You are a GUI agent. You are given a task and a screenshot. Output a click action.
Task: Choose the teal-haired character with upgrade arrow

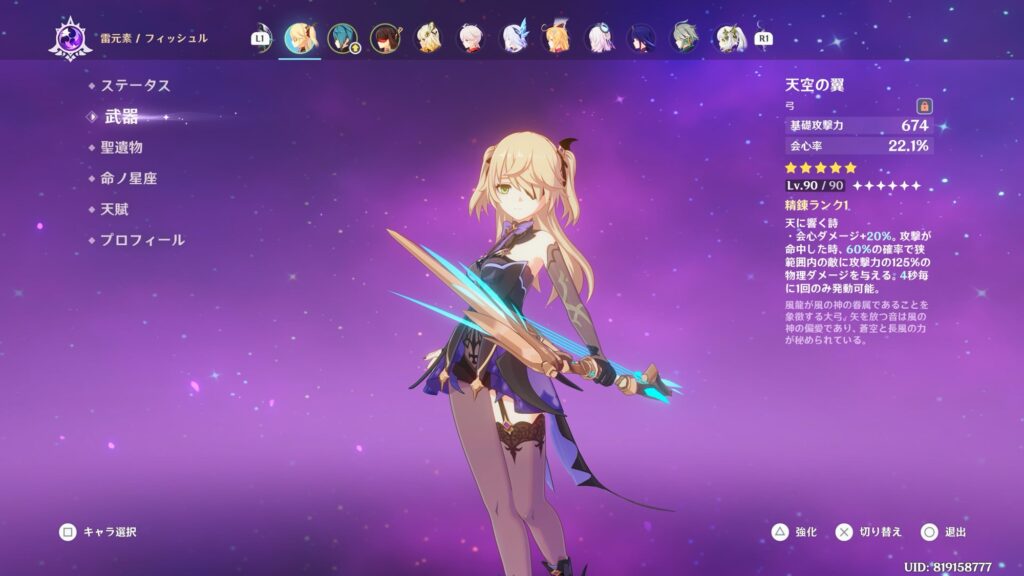342,38
